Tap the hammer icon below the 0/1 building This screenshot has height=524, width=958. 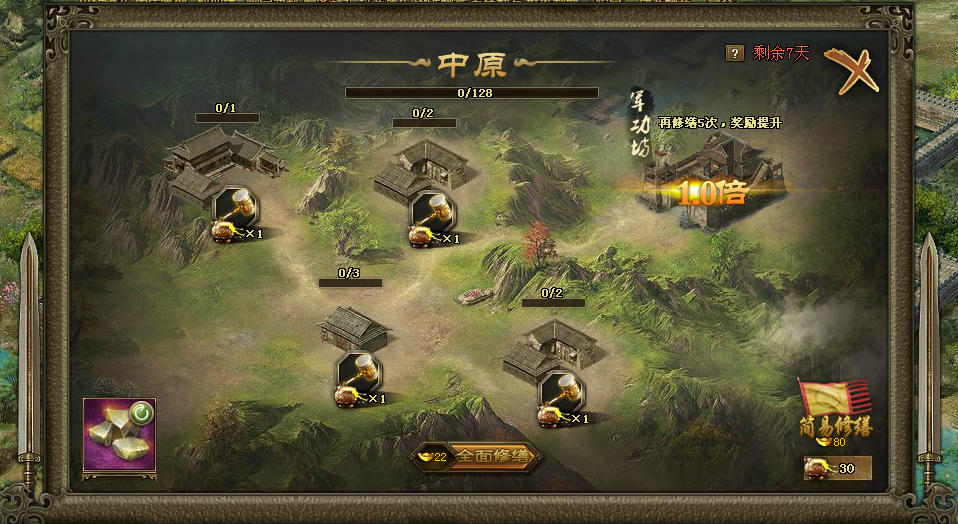(235, 207)
